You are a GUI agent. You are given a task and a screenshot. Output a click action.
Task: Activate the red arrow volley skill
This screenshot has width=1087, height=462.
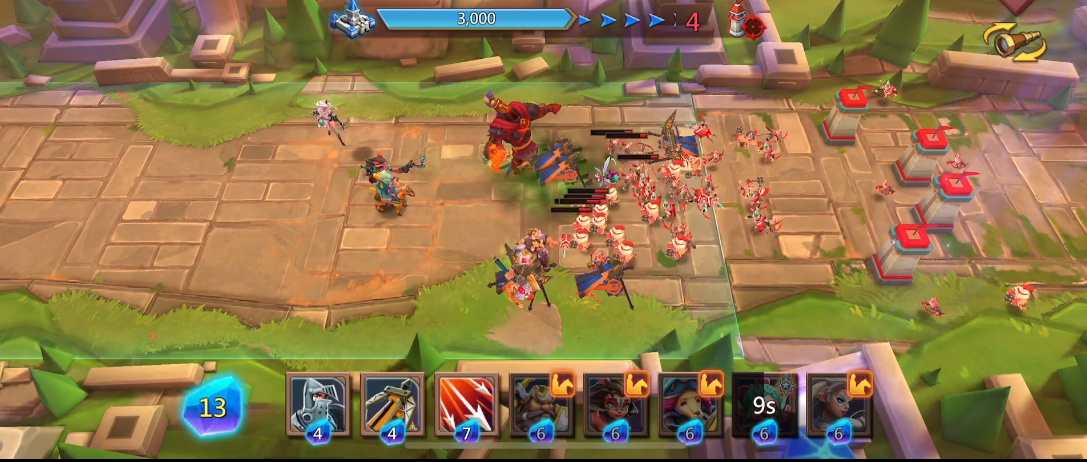pyautogui.click(x=466, y=405)
